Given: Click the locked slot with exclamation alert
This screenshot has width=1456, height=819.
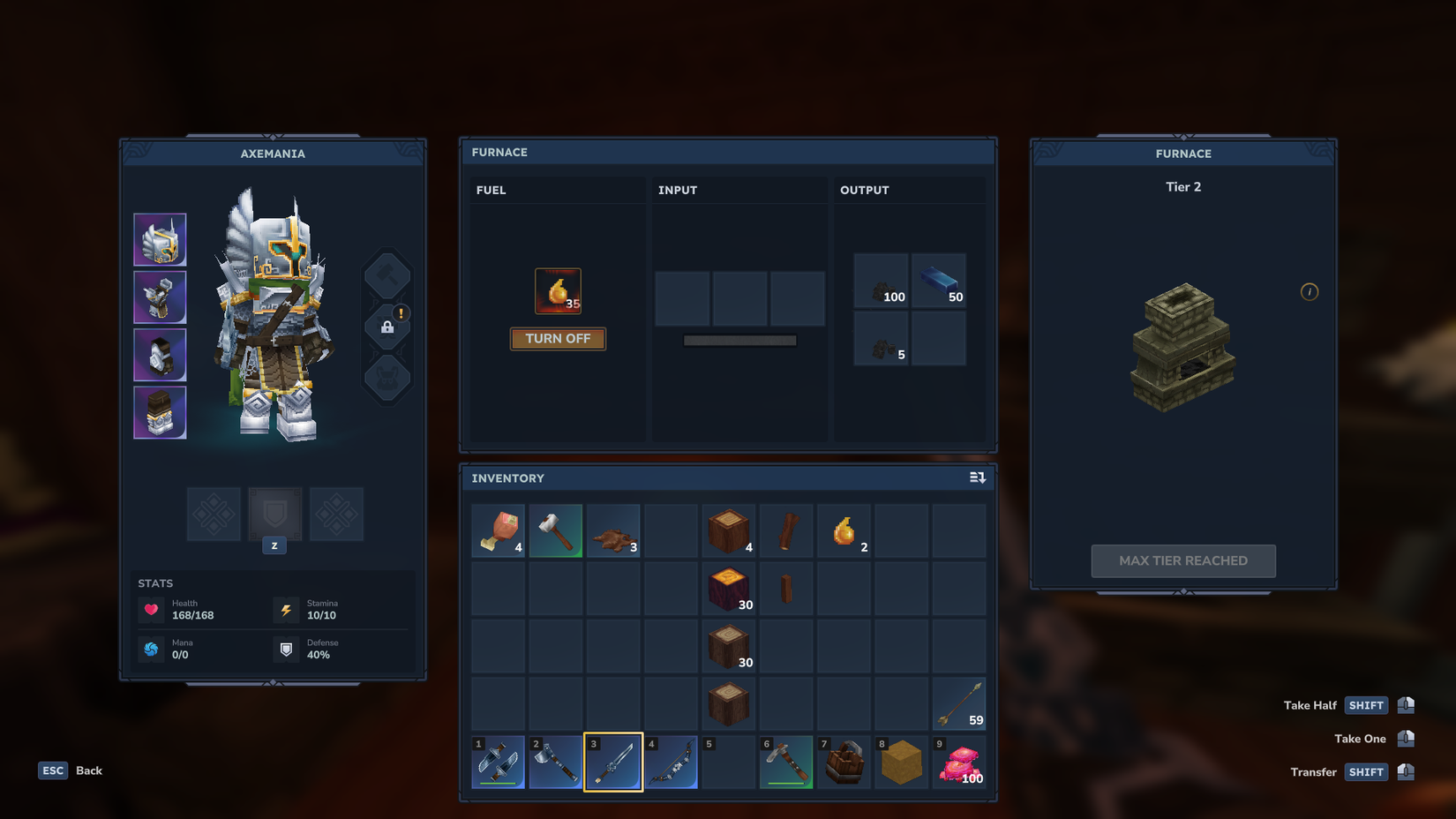Looking at the screenshot, I should tap(387, 325).
